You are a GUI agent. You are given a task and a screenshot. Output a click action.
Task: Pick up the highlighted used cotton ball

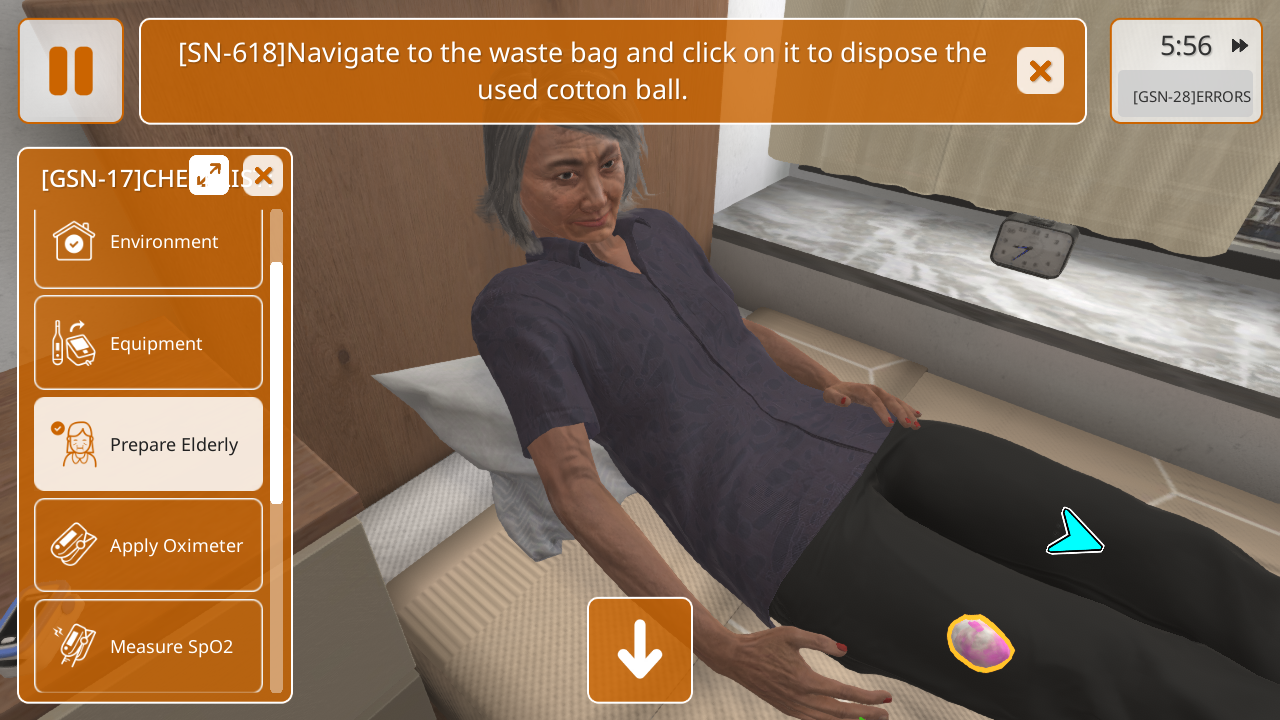tap(980, 643)
